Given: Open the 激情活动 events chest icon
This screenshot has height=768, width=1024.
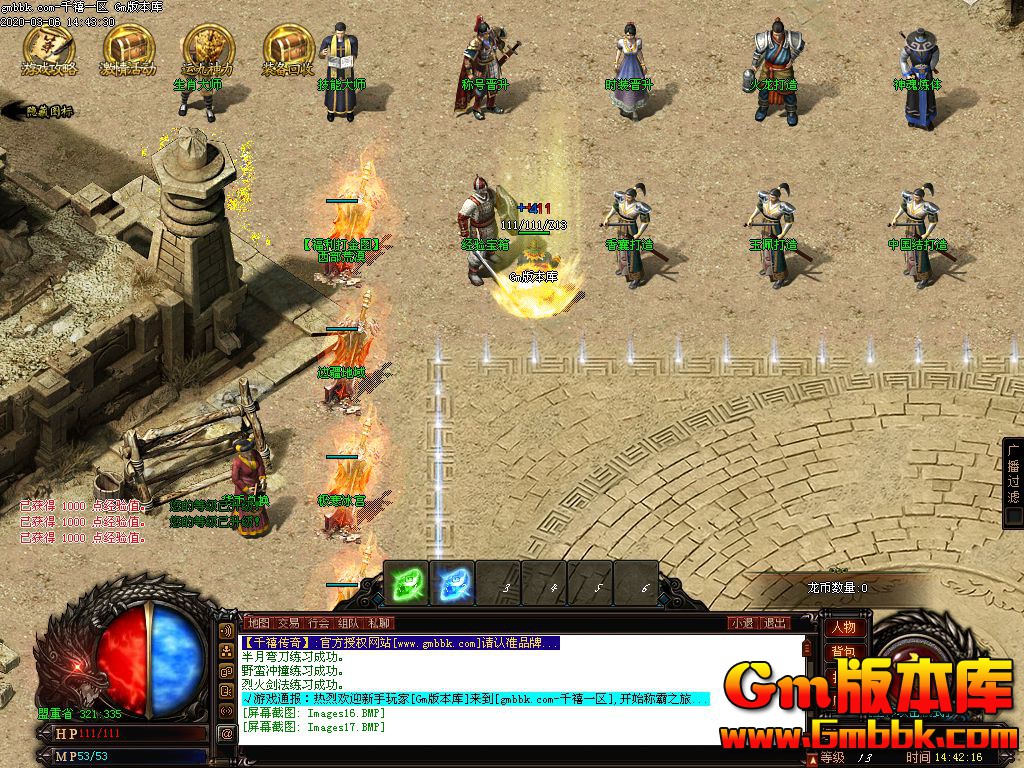Looking at the screenshot, I should 128,48.
